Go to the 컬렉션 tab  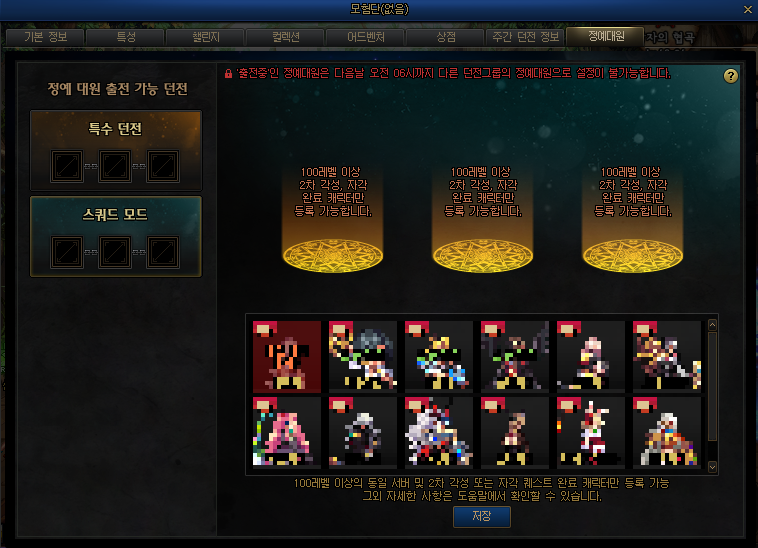click(x=286, y=37)
